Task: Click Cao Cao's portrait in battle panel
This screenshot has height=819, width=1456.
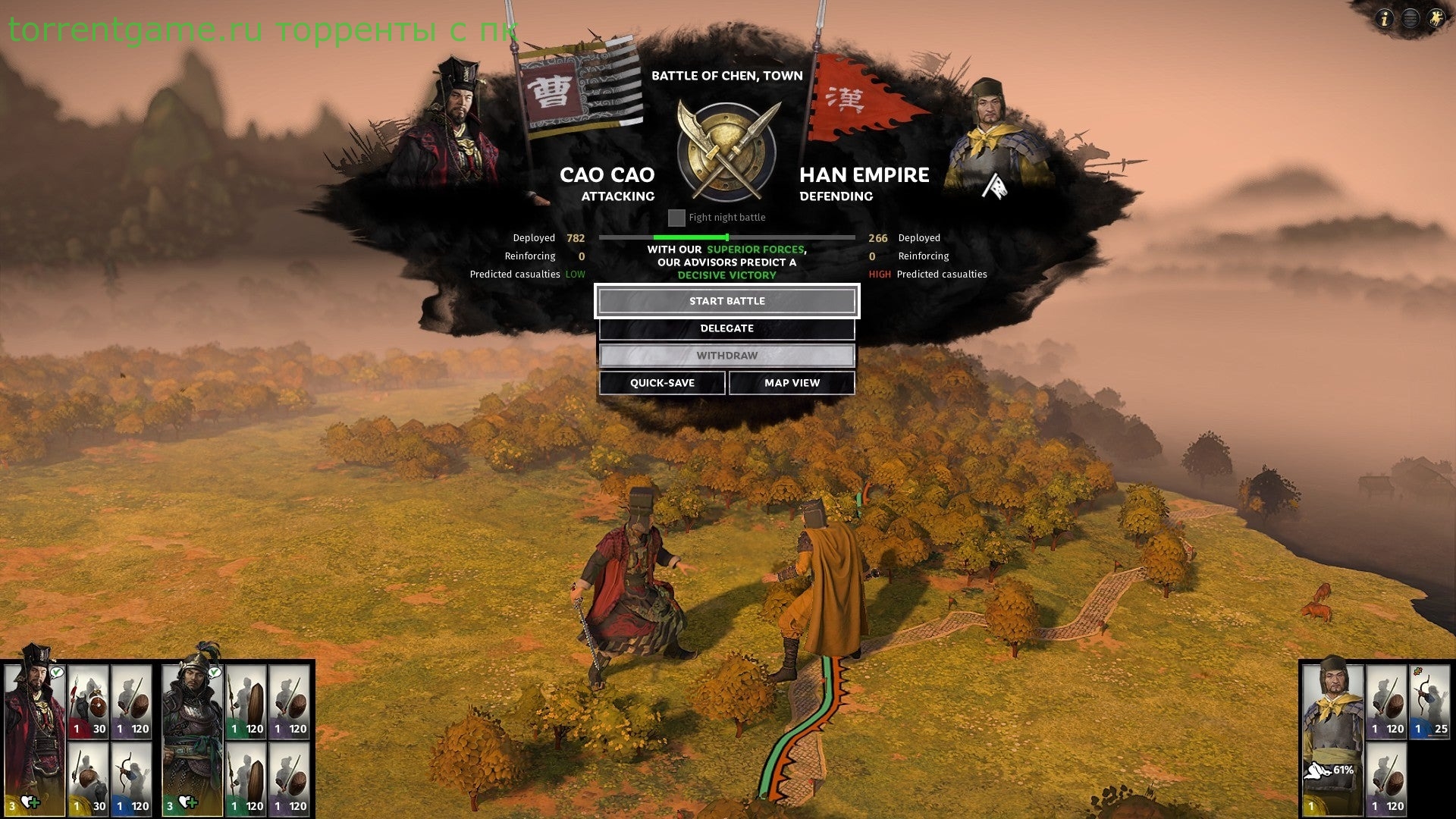Action: click(451, 125)
